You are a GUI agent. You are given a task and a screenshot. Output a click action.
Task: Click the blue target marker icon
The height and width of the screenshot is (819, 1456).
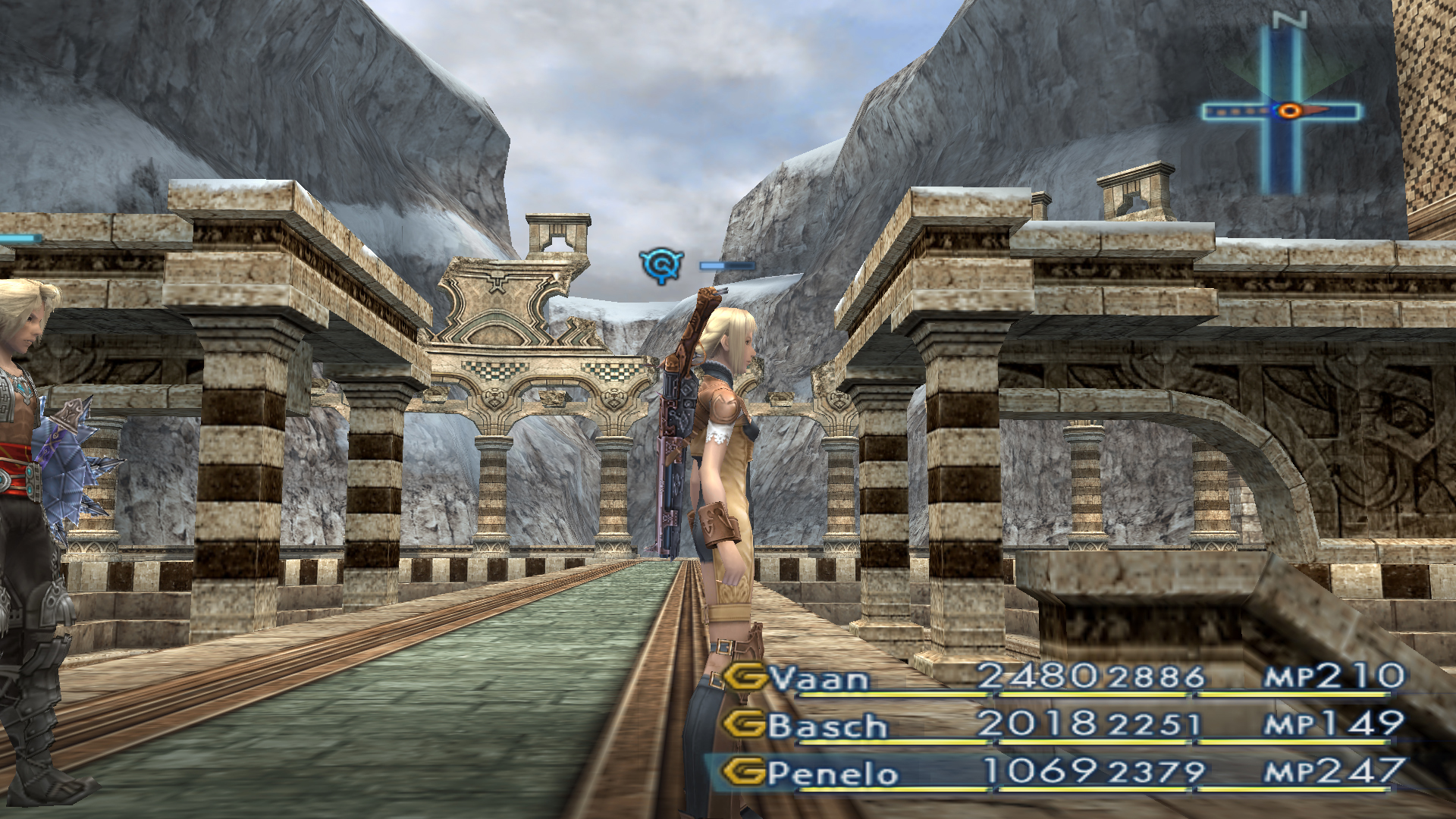click(x=661, y=265)
